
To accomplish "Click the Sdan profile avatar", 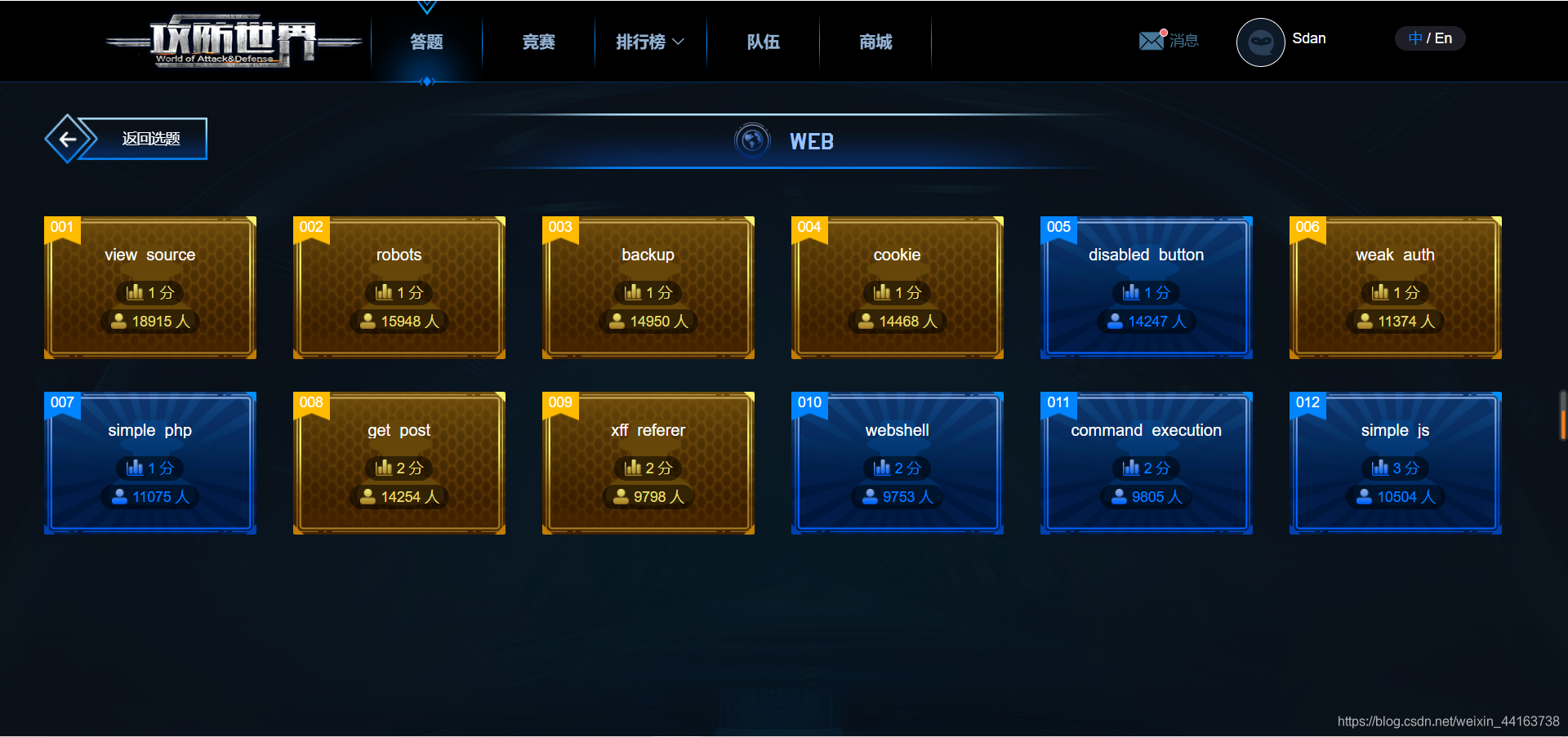I will tap(1260, 42).
